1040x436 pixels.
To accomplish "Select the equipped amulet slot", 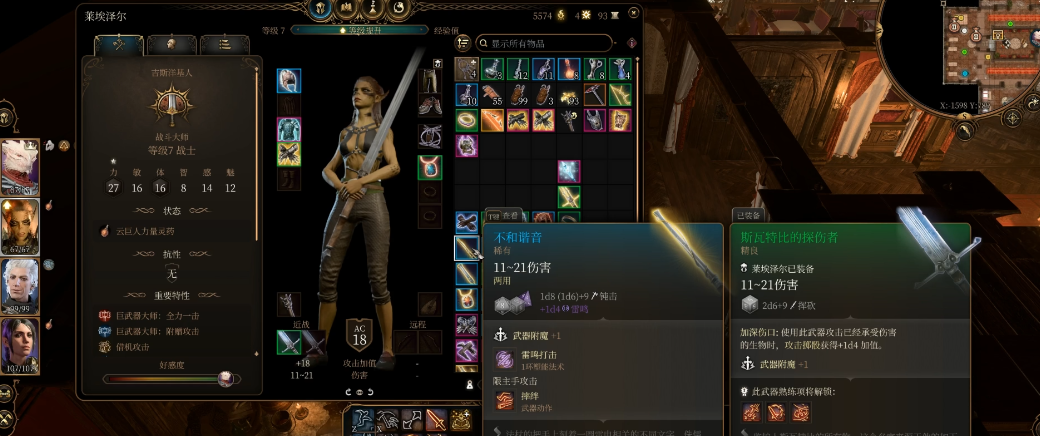I will pyautogui.click(x=430, y=165).
